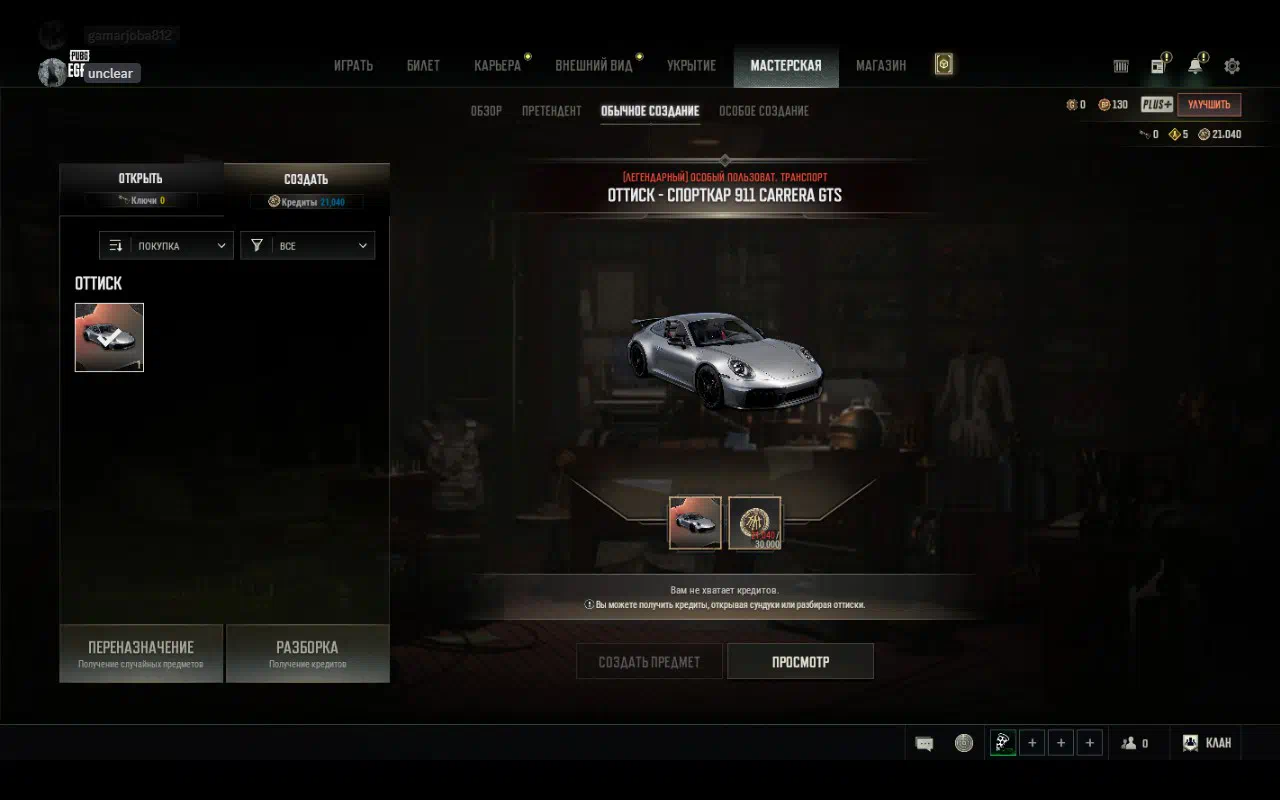The height and width of the screenshot is (800, 1280).
Task: Click the ПРОСМОТР preview button
Action: click(800, 662)
